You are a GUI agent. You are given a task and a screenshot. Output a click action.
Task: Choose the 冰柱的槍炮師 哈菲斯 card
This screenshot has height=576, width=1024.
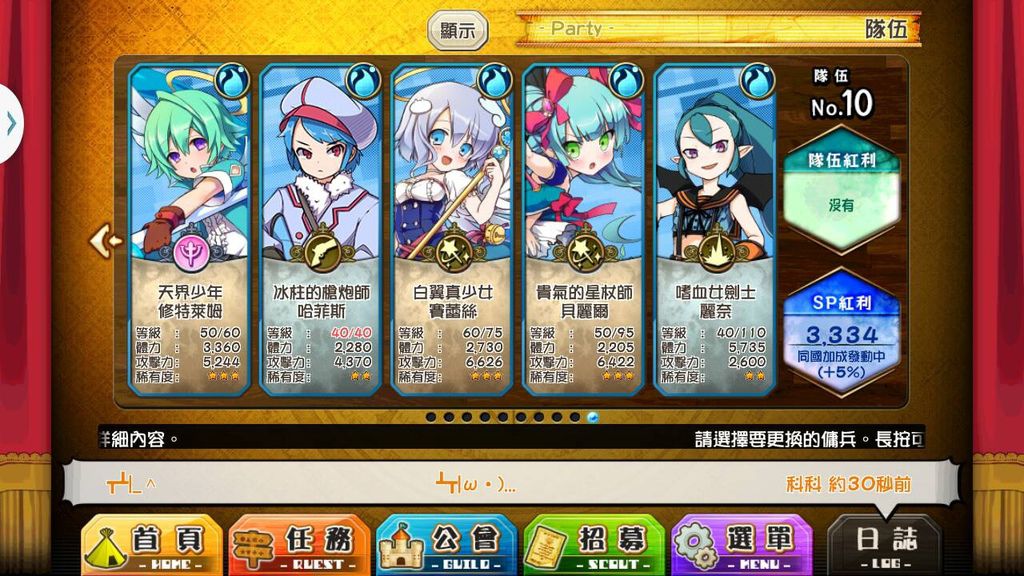[321, 230]
